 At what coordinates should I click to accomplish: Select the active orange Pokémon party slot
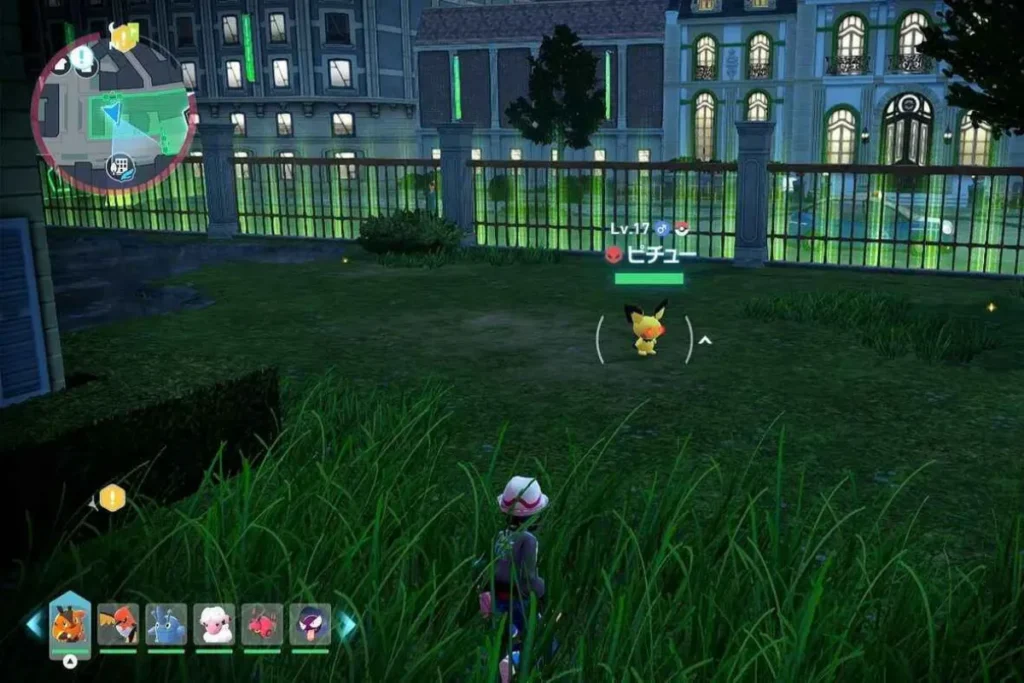point(70,626)
